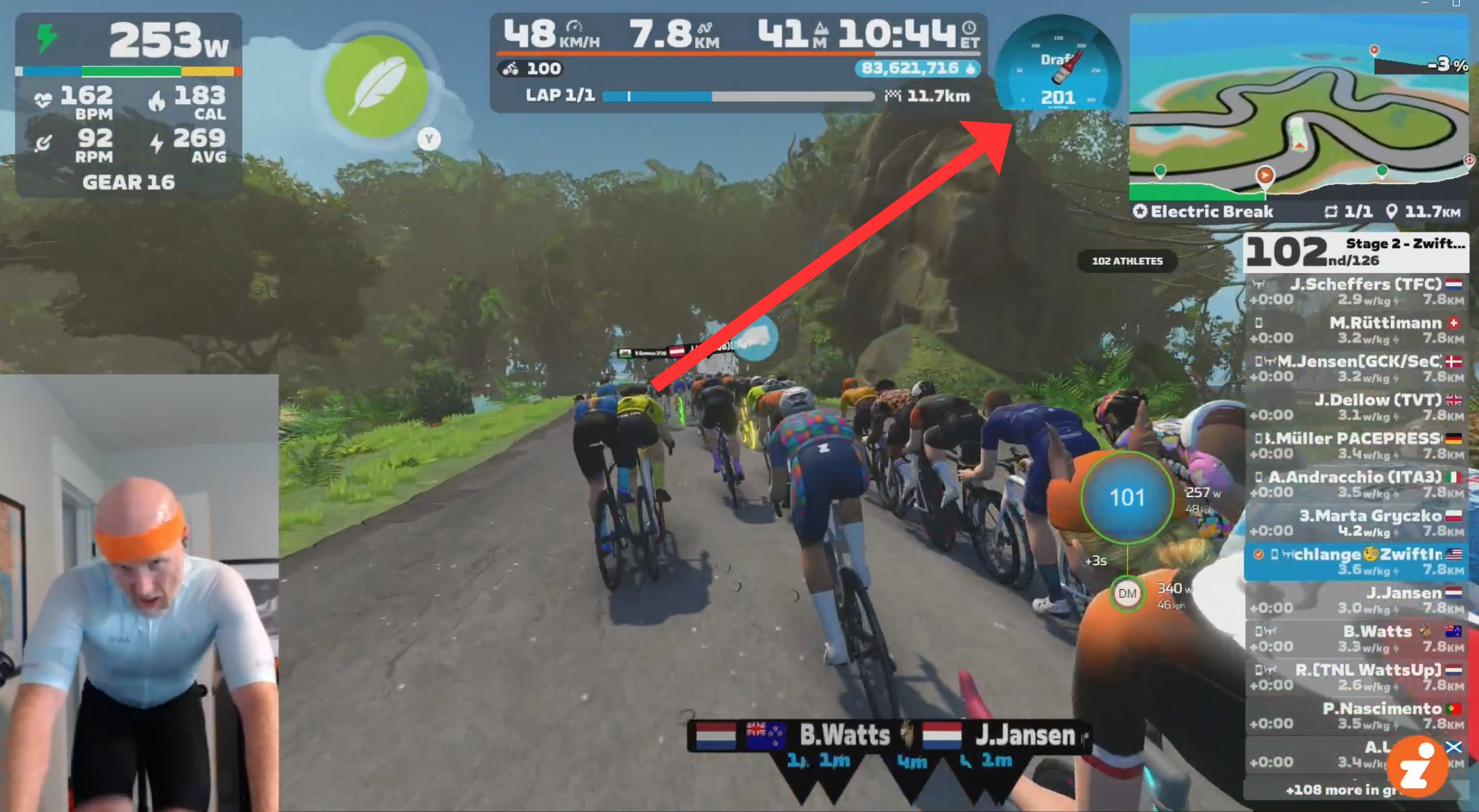
Task: Click the 102 Athletes group badge
Action: [1126, 261]
